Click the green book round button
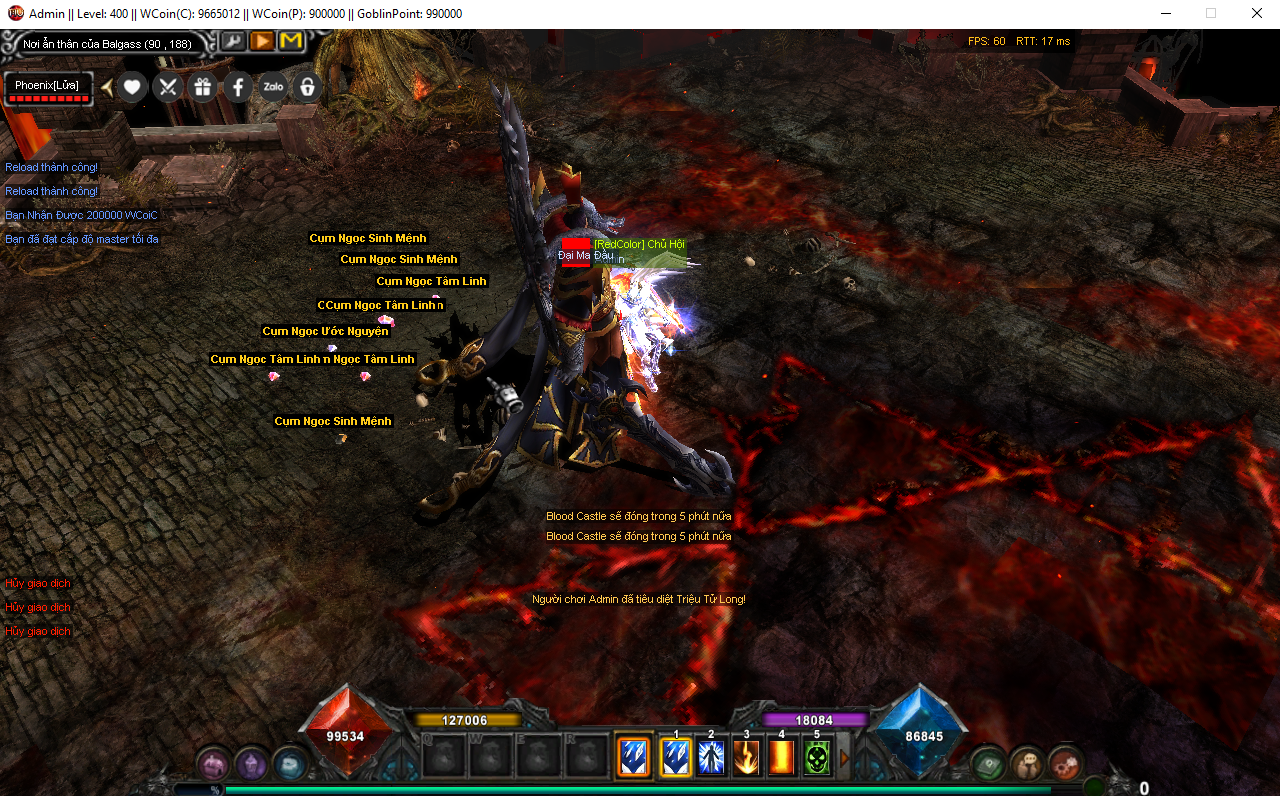1280x796 pixels. pos(988,764)
